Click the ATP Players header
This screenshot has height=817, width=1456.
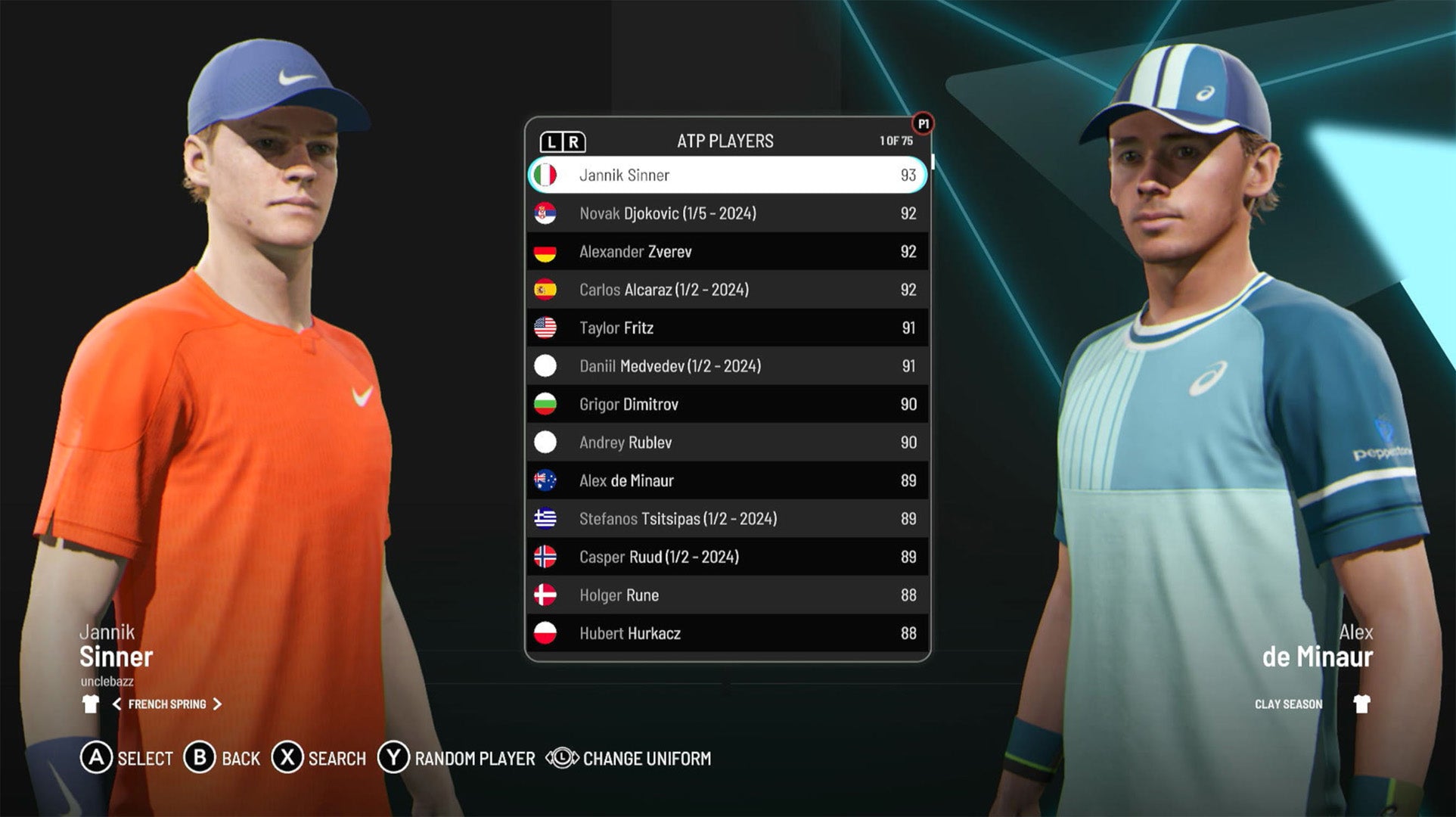click(x=726, y=140)
